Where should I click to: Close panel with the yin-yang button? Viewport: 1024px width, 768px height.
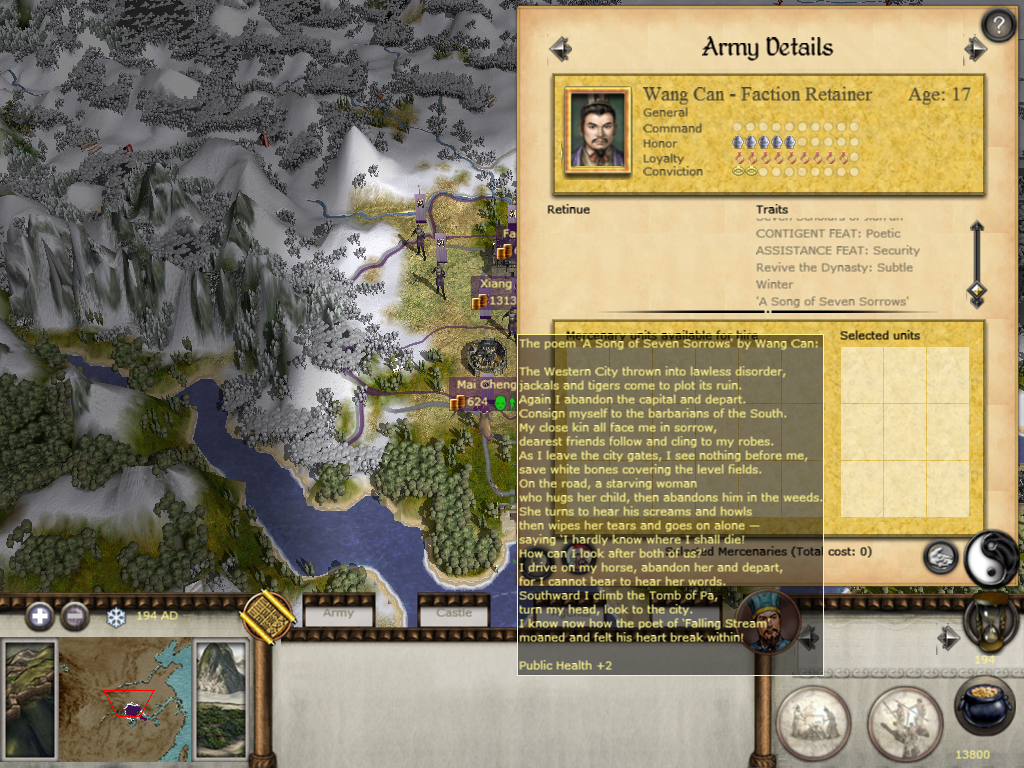click(989, 558)
